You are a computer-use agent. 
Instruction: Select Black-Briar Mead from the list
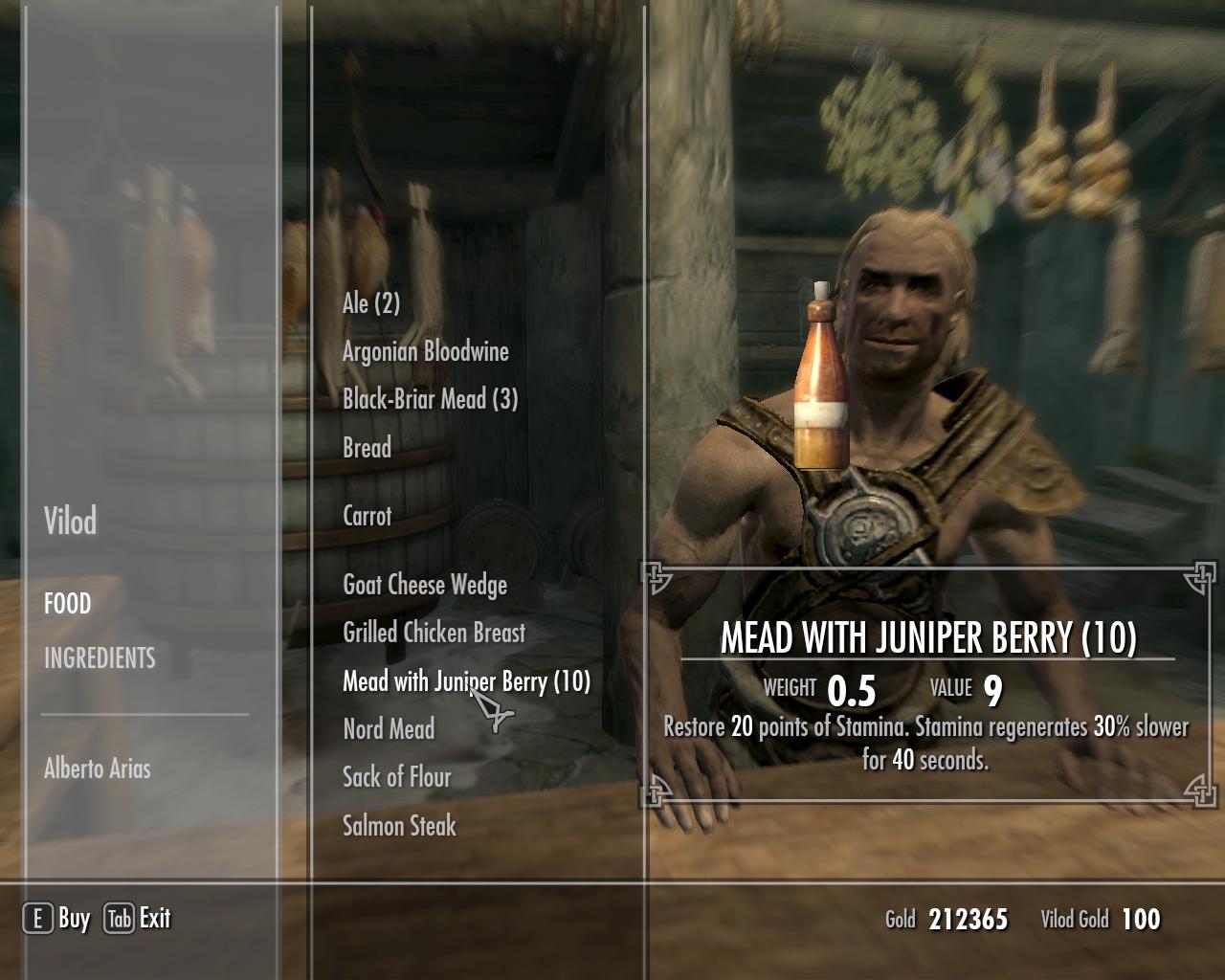[430, 399]
